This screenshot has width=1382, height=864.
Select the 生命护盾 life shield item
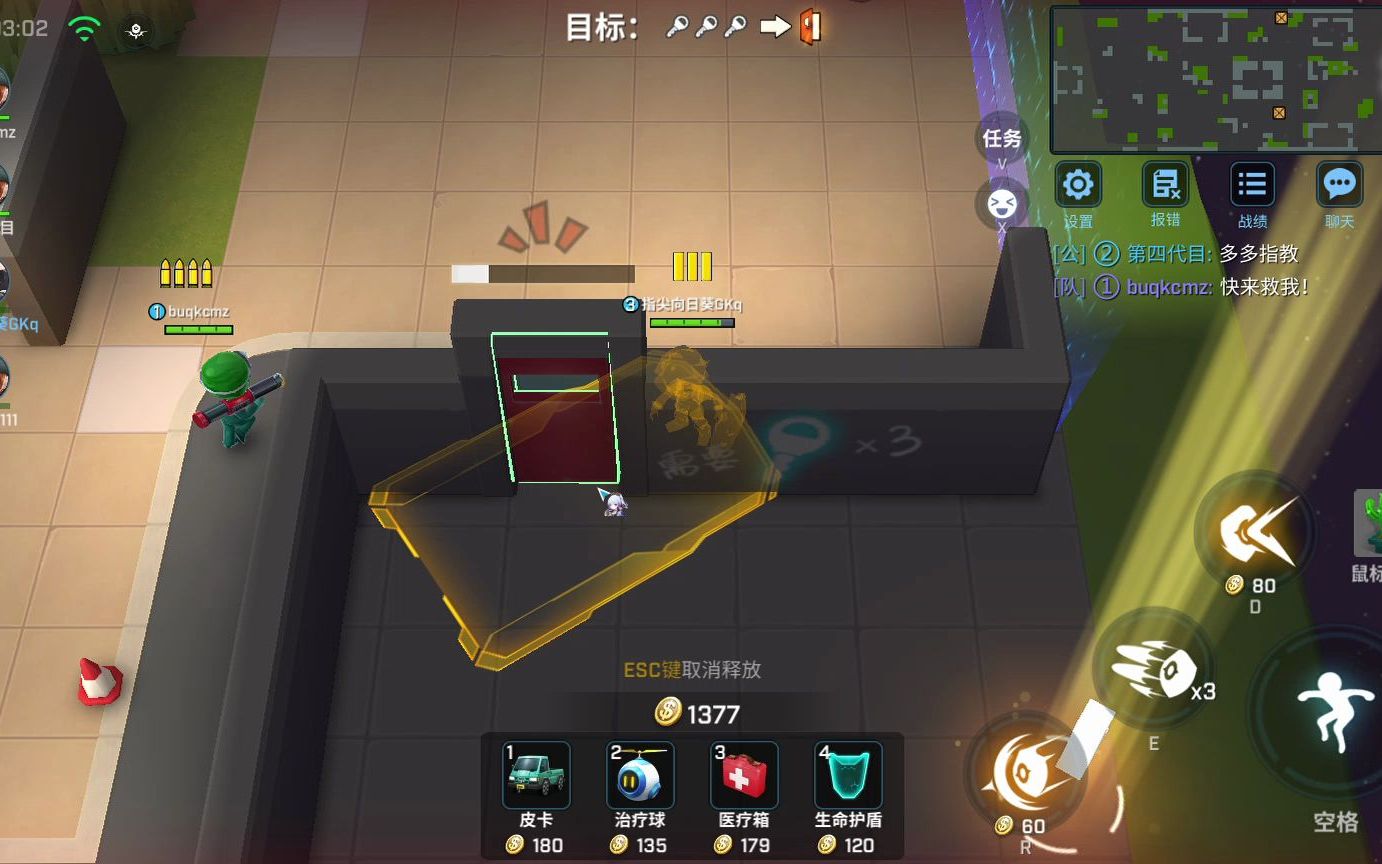(x=848, y=775)
